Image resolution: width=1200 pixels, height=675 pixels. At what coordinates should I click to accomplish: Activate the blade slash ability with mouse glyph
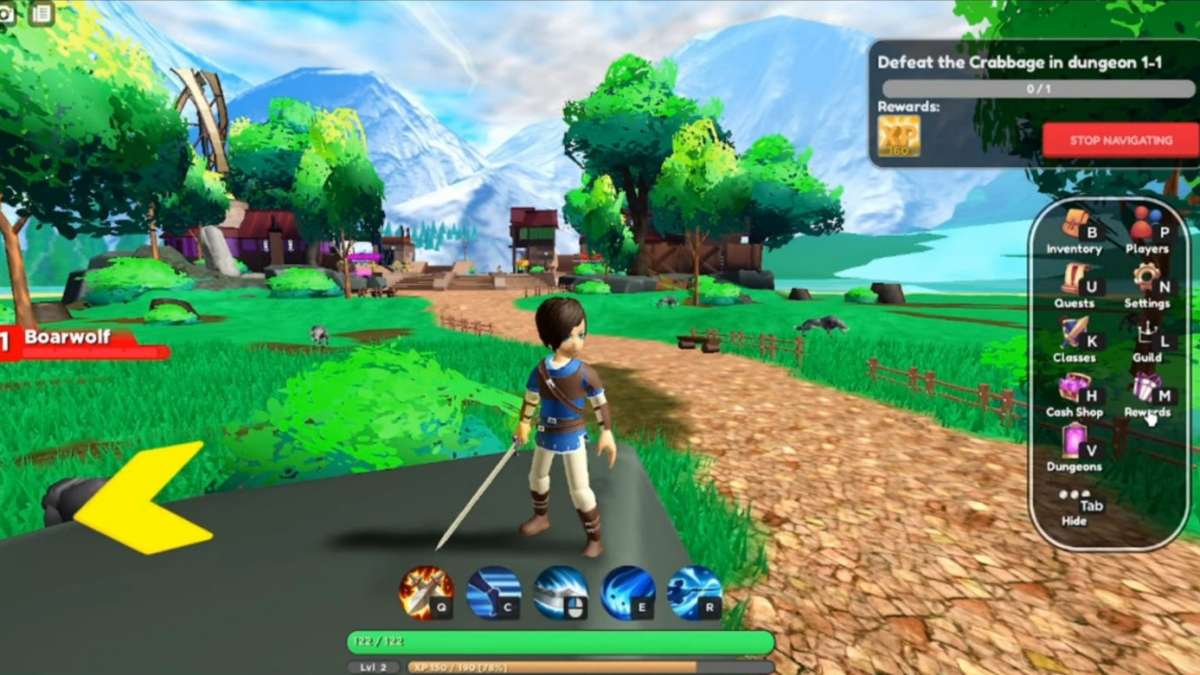(x=560, y=592)
